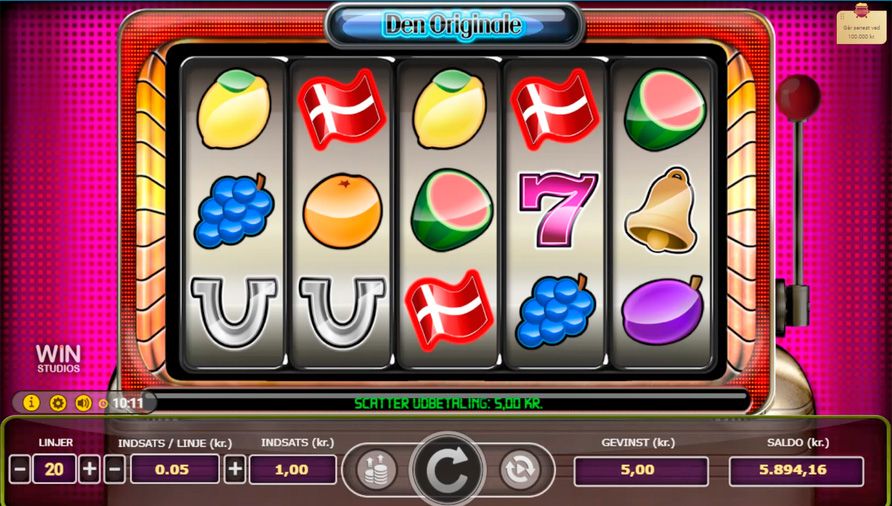Lower the Indsats / Linje bet

click(115, 469)
